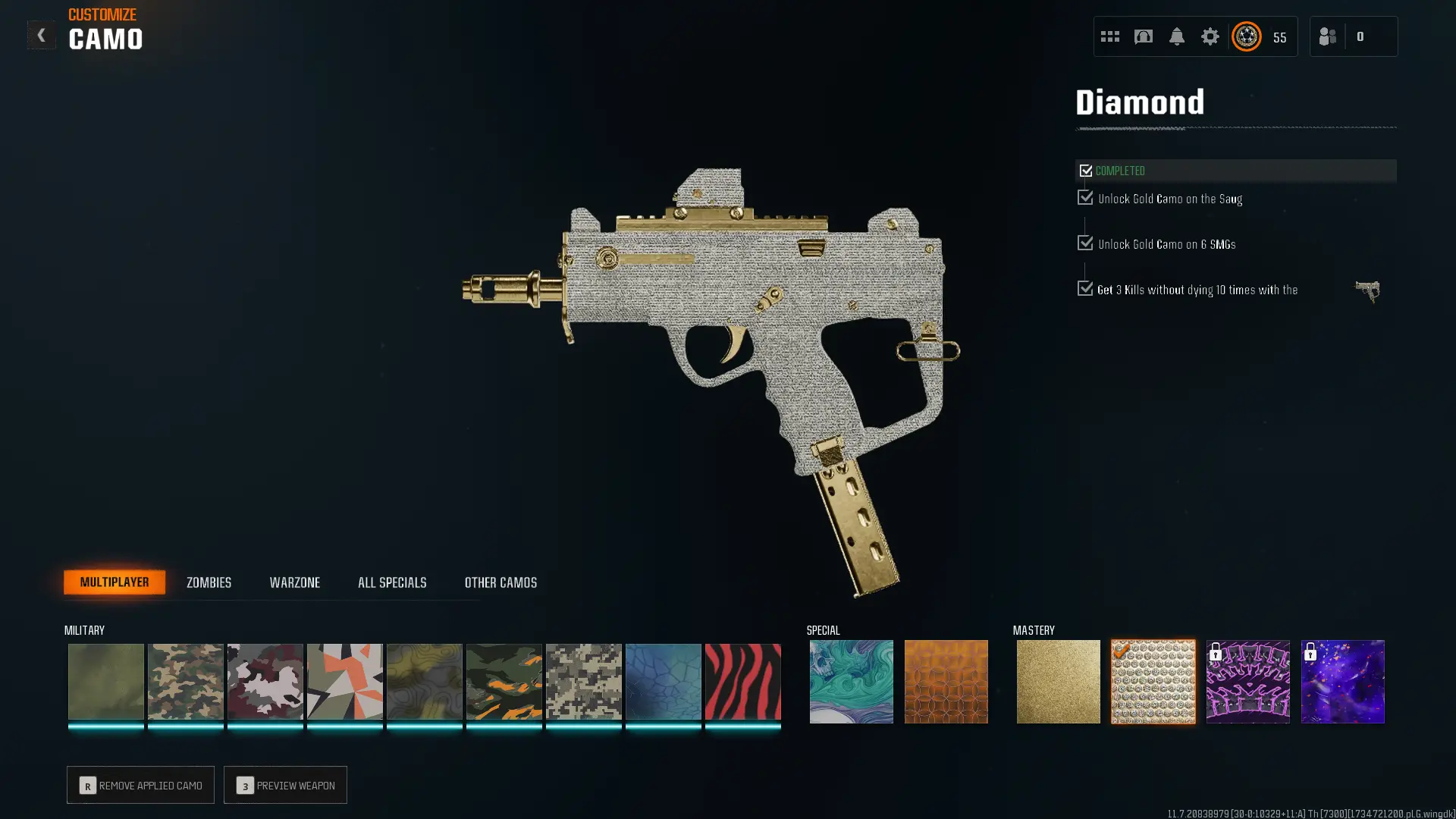Choose the orange patterned special camo
This screenshot has height=819, width=1456.
tap(946, 682)
